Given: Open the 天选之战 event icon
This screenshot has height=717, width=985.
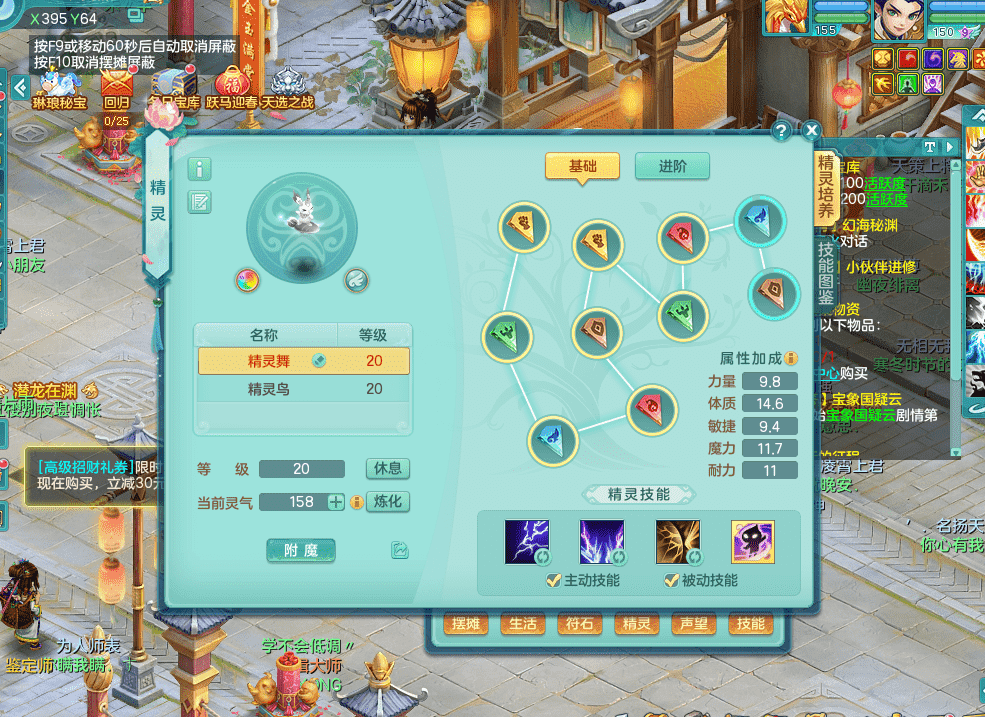Looking at the screenshot, I should [x=287, y=86].
